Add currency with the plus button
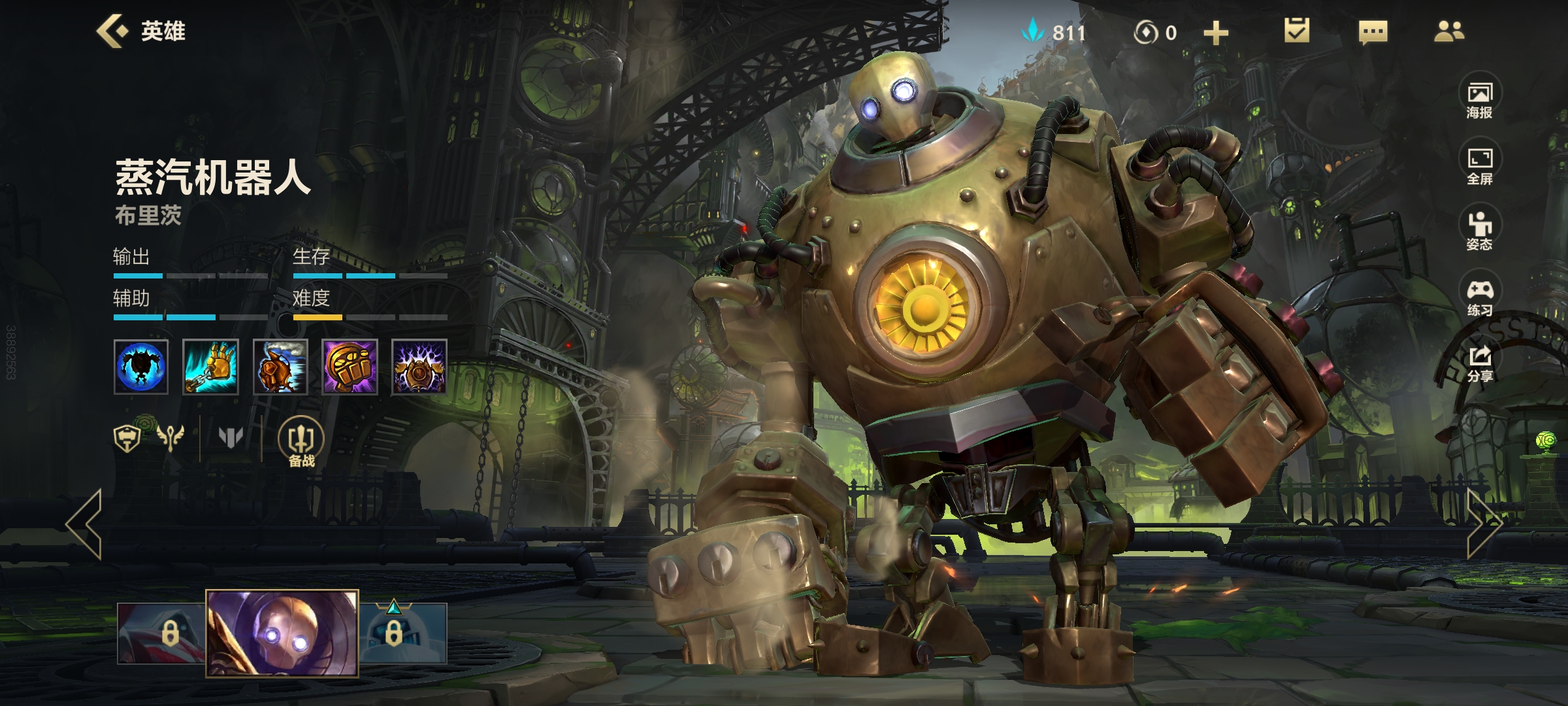This screenshot has height=706, width=1568. click(x=1215, y=33)
